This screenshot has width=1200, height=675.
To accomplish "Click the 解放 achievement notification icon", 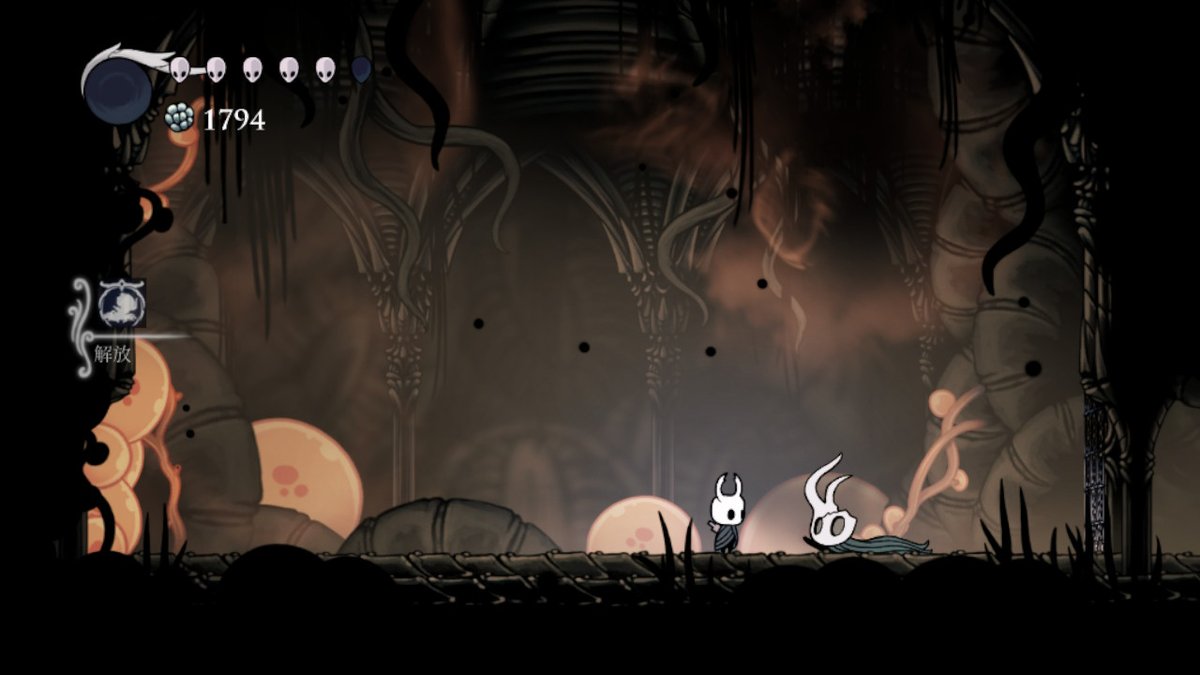I will pyautogui.click(x=122, y=303).
